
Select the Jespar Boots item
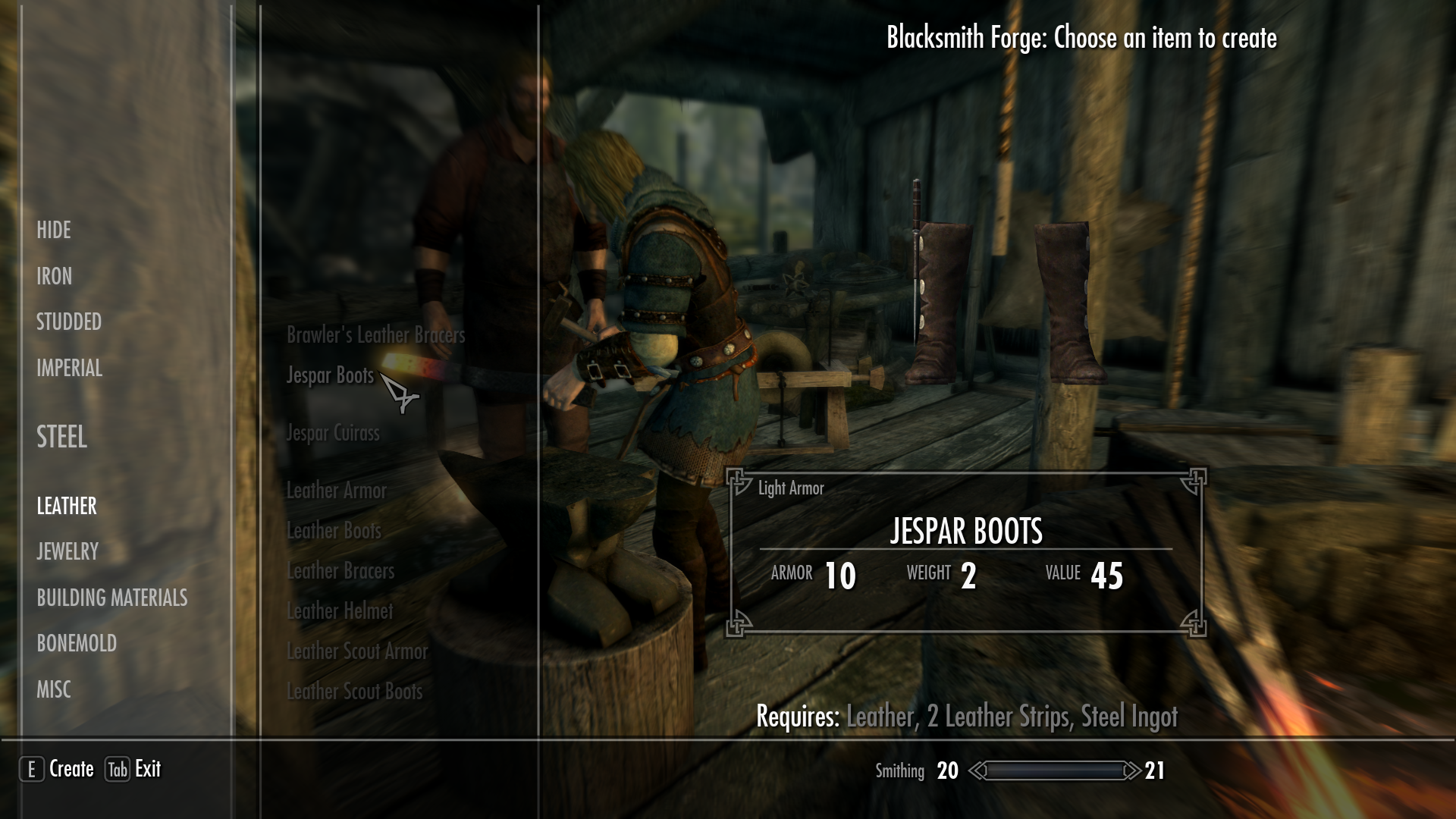(329, 375)
